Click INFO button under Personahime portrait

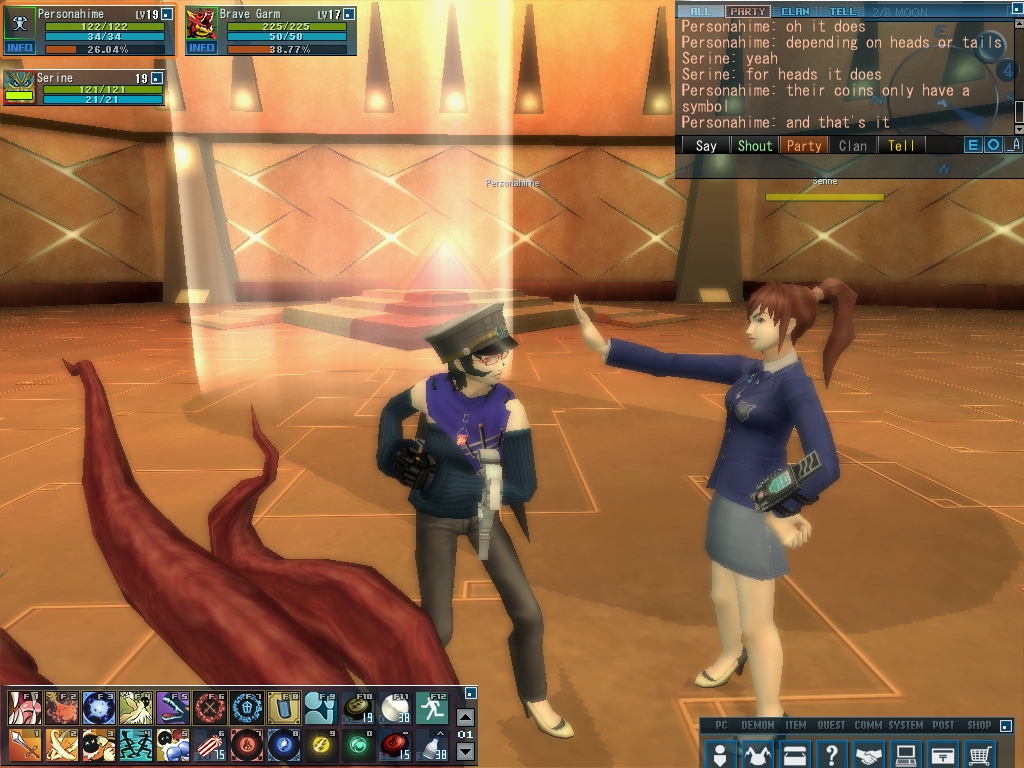tap(20, 47)
